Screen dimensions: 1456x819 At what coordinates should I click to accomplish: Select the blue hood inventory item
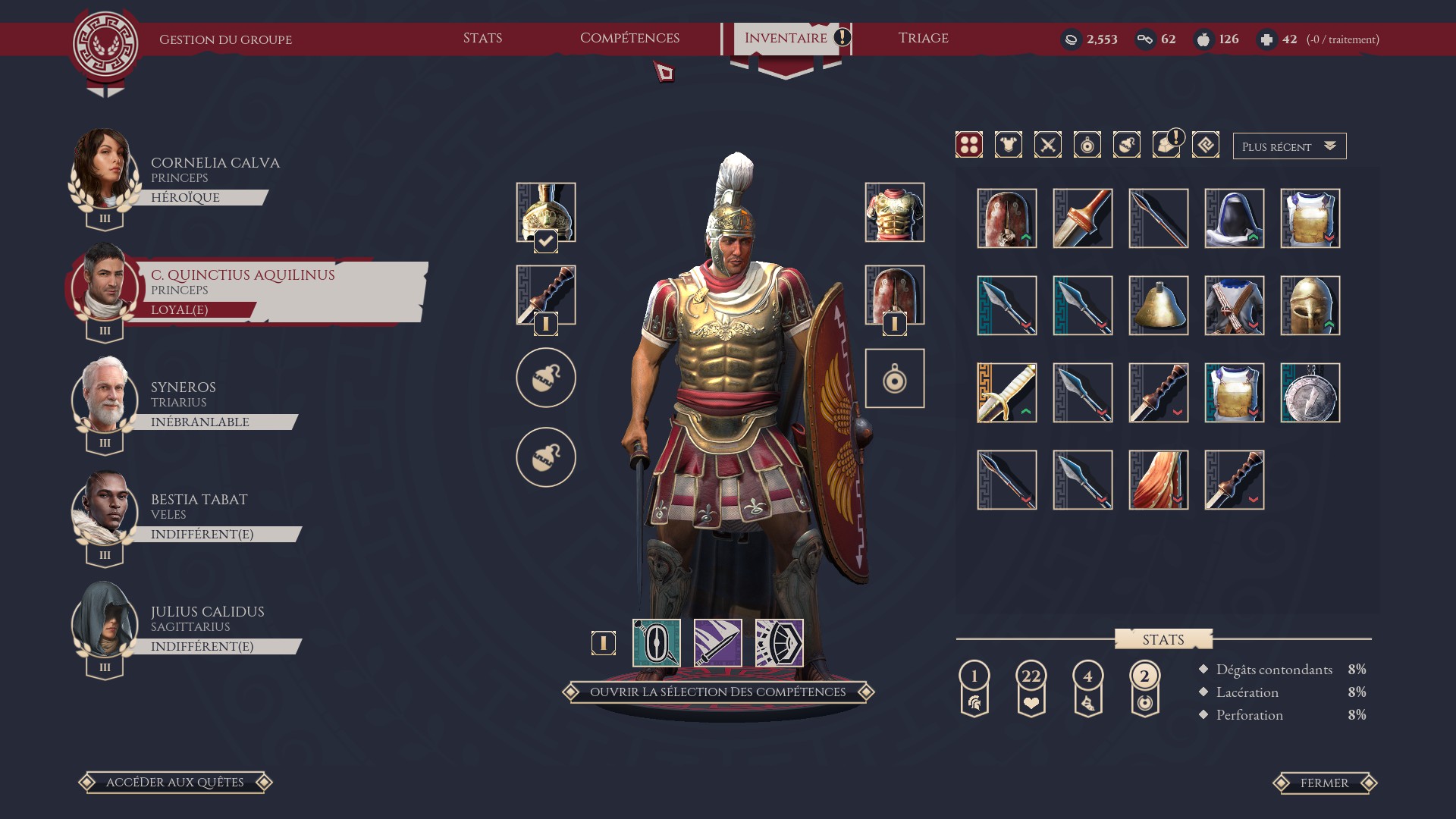tap(1235, 218)
